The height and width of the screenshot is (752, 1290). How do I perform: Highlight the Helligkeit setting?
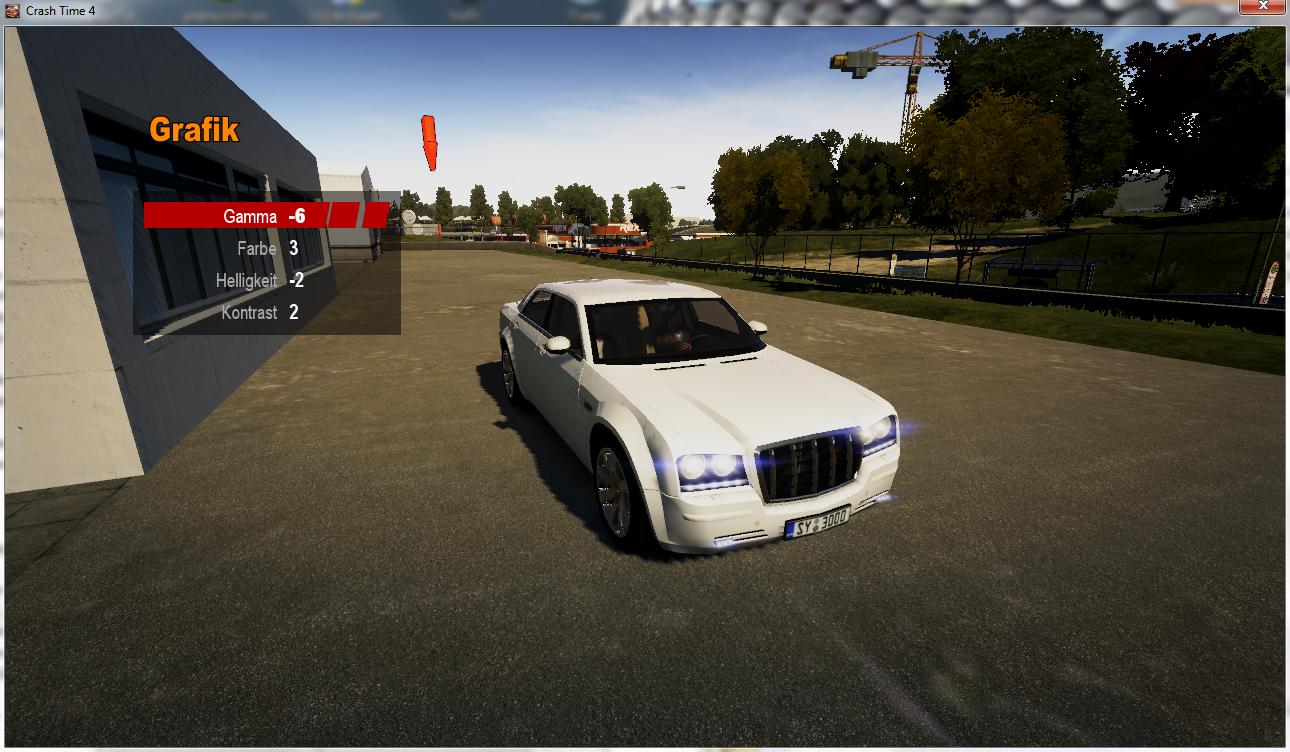247,281
